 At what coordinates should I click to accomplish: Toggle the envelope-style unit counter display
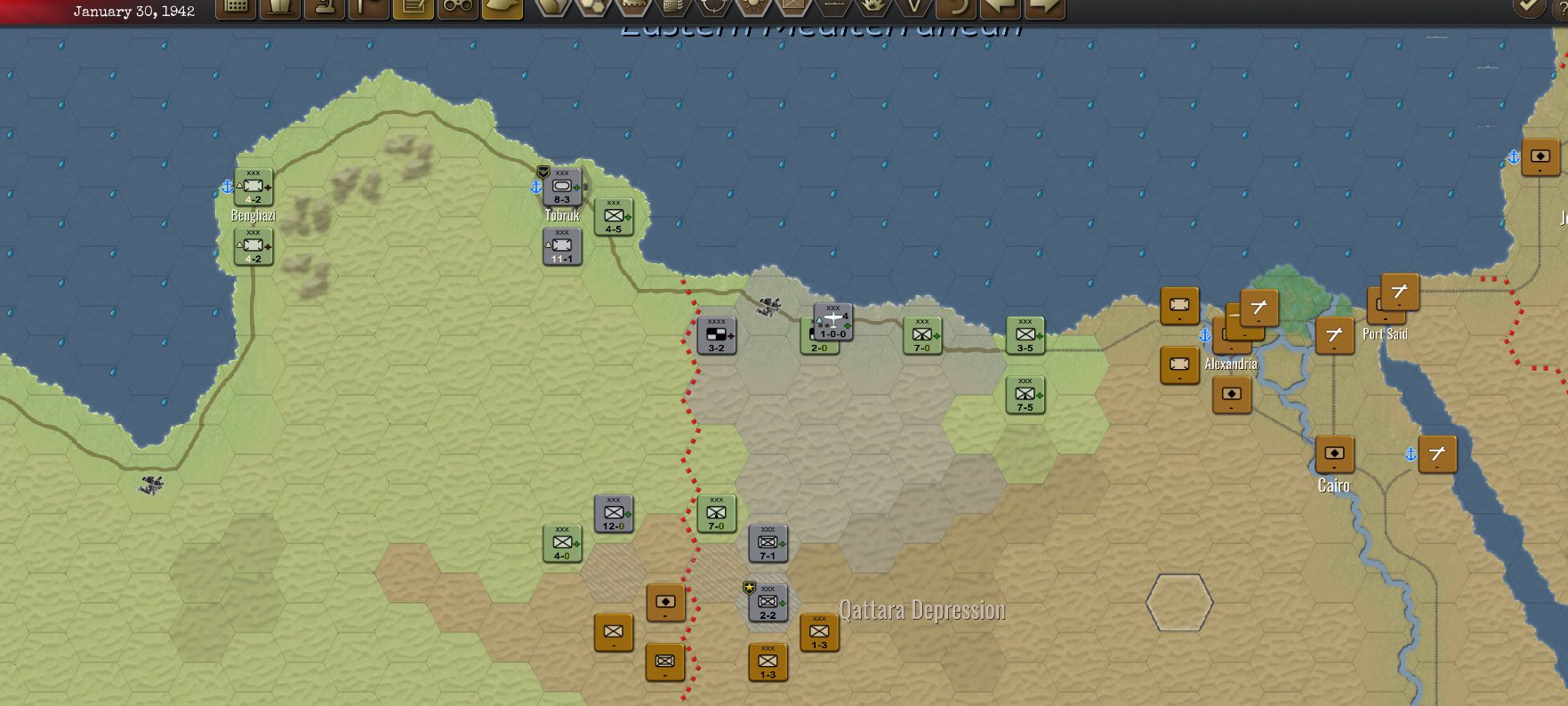tap(792, 9)
